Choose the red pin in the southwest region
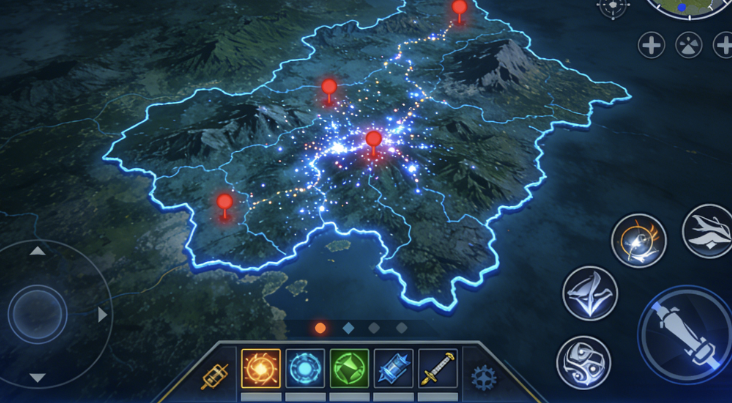 (225, 203)
